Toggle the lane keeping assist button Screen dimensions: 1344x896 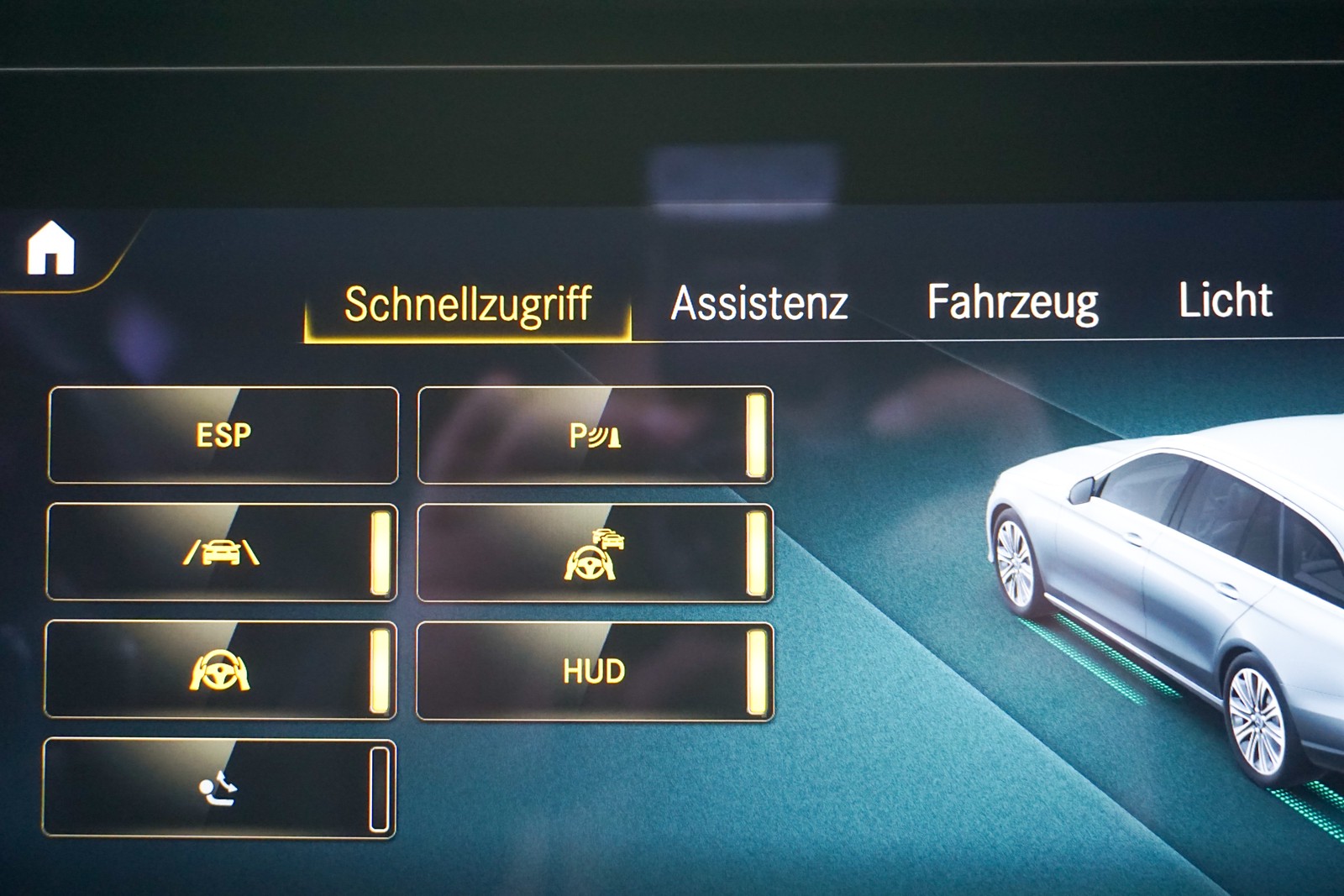pyautogui.click(x=222, y=552)
